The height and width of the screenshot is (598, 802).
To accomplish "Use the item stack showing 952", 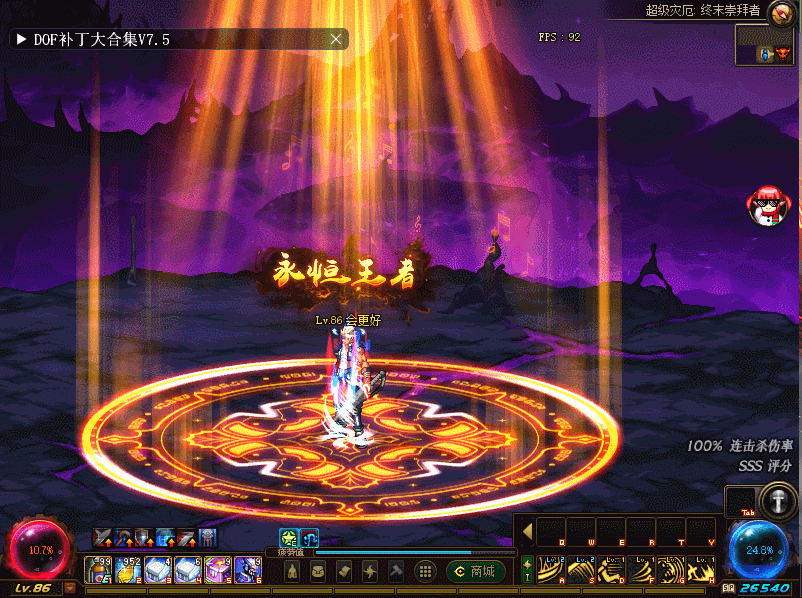I will click(x=128, y=570).
